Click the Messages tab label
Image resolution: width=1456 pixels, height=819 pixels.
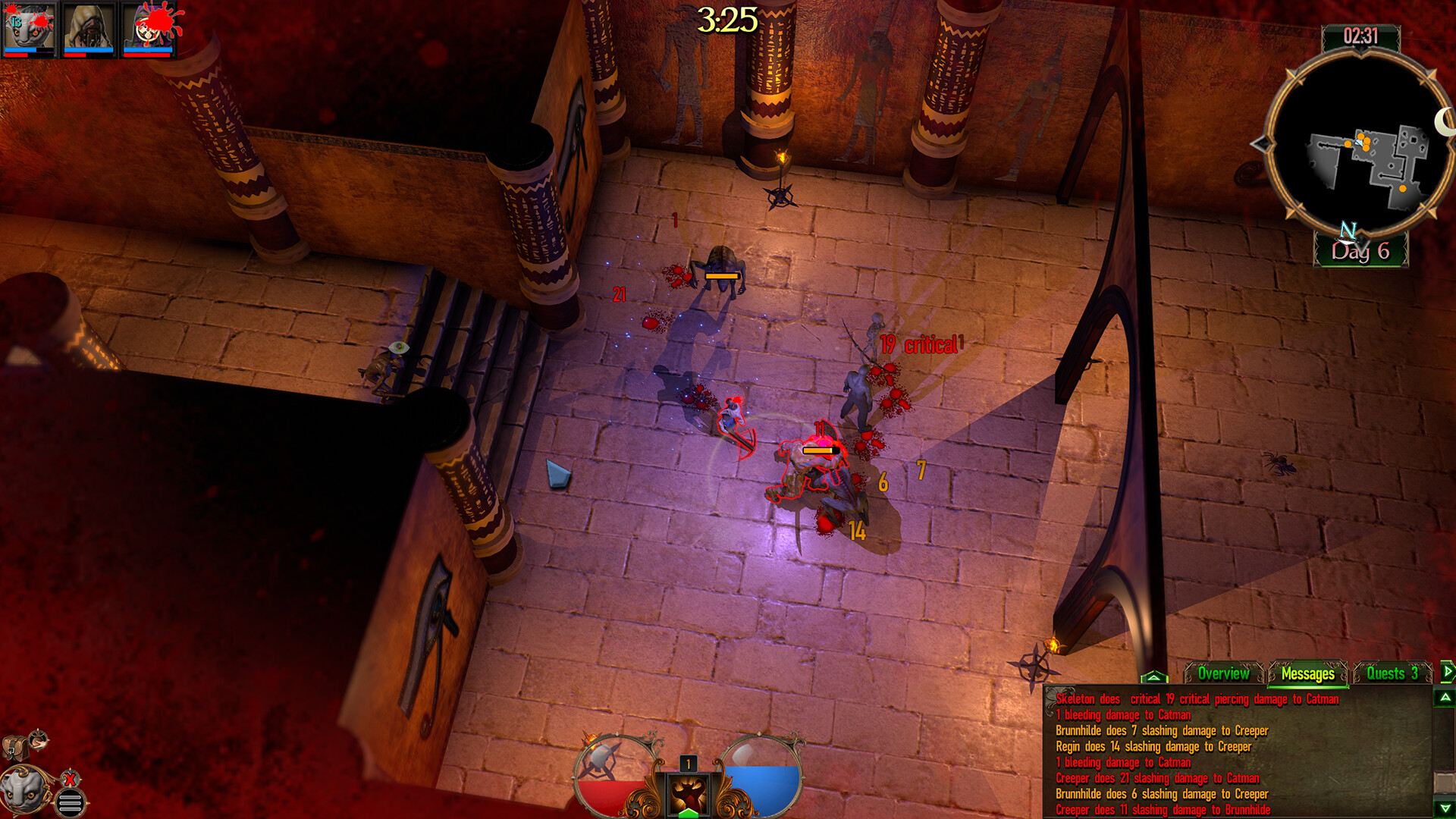pos(1308,673)
